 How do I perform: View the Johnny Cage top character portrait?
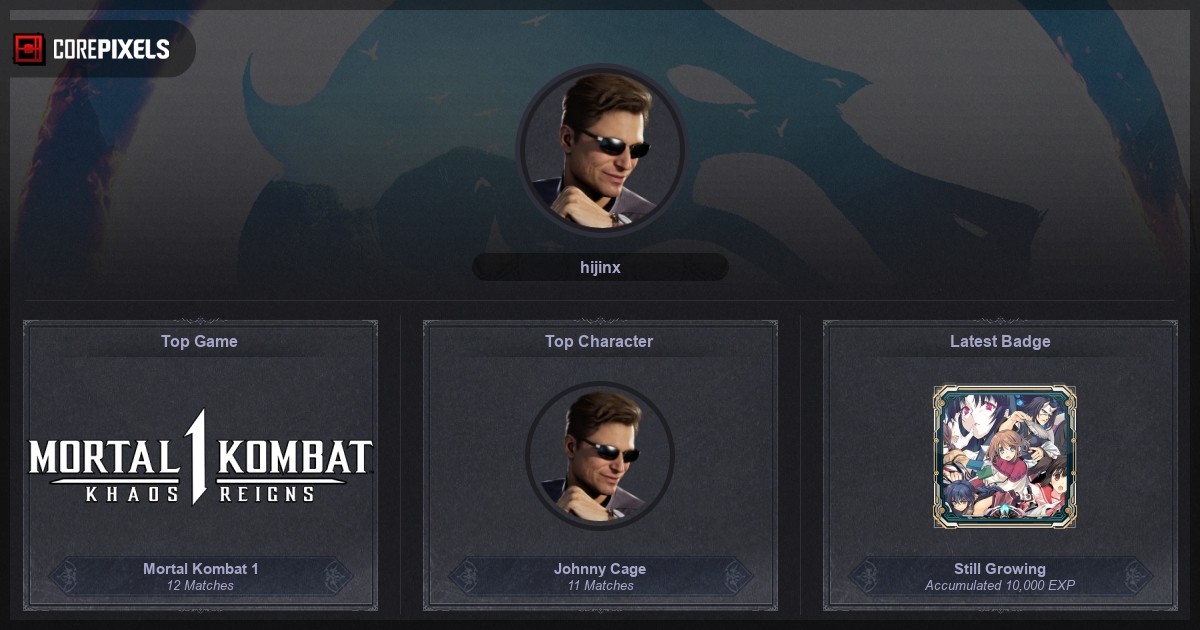click(600, 456)
